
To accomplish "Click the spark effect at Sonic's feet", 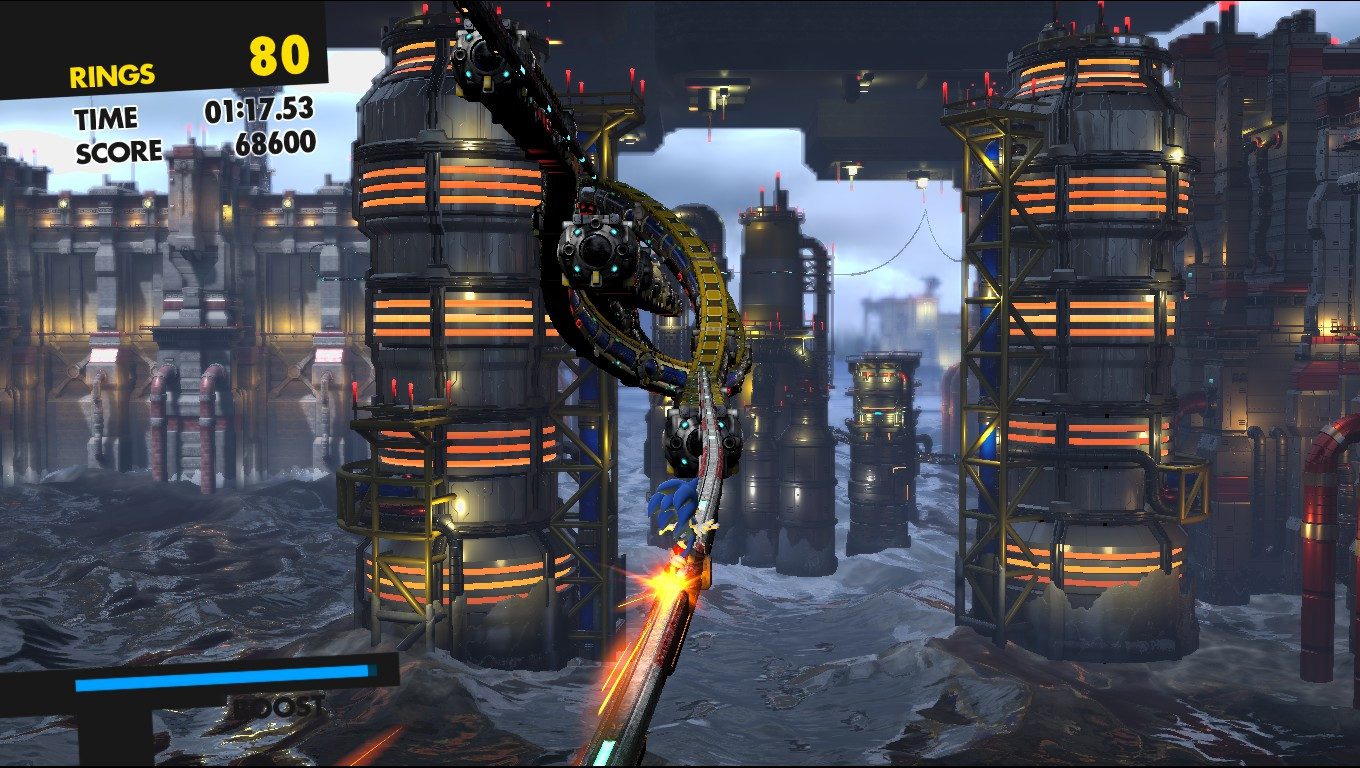I will click(665, 580).
